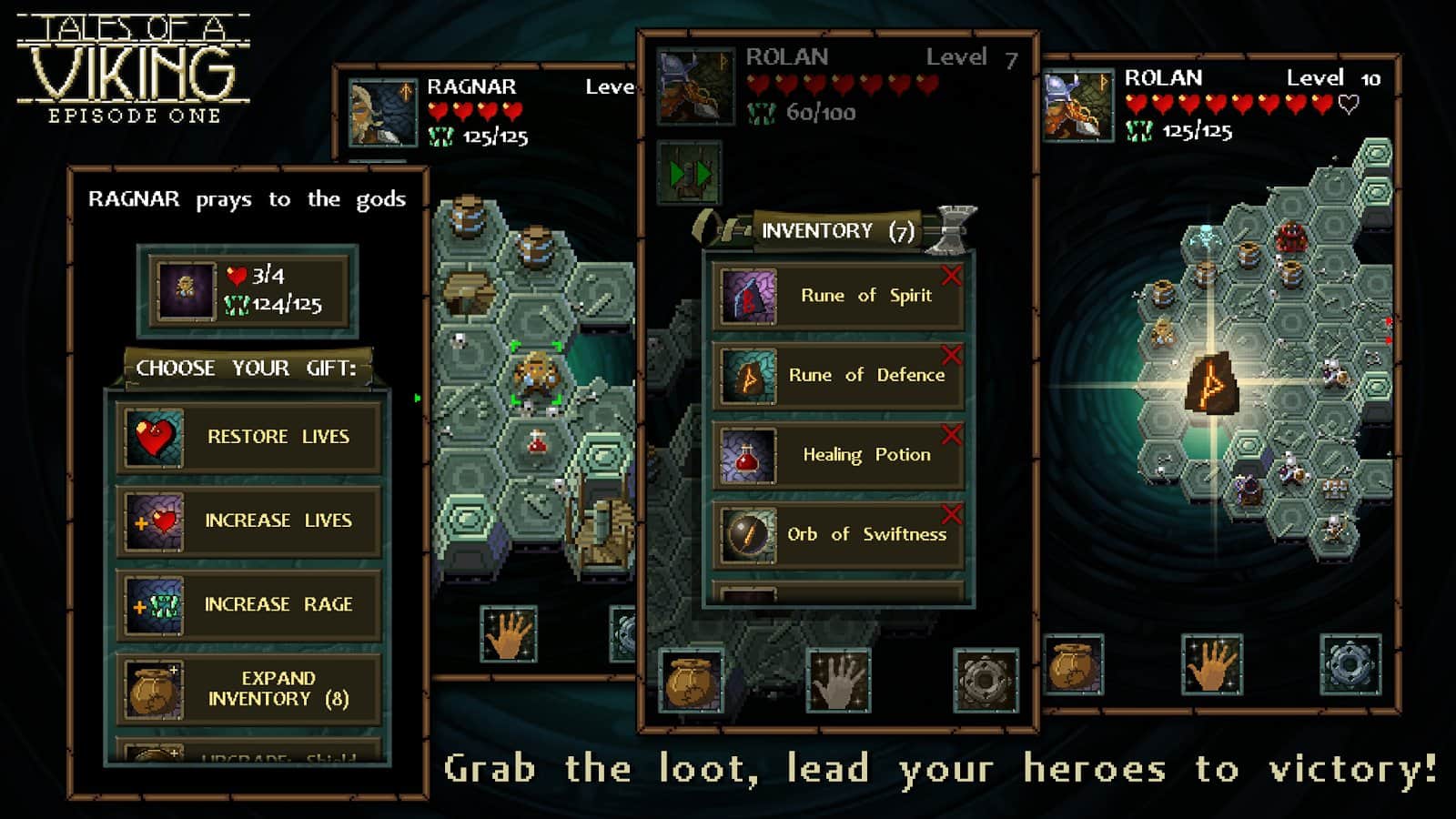This screenshot has width=1456, height=819.
Task: Pick the Increase Rage gift
Action: 248,604
